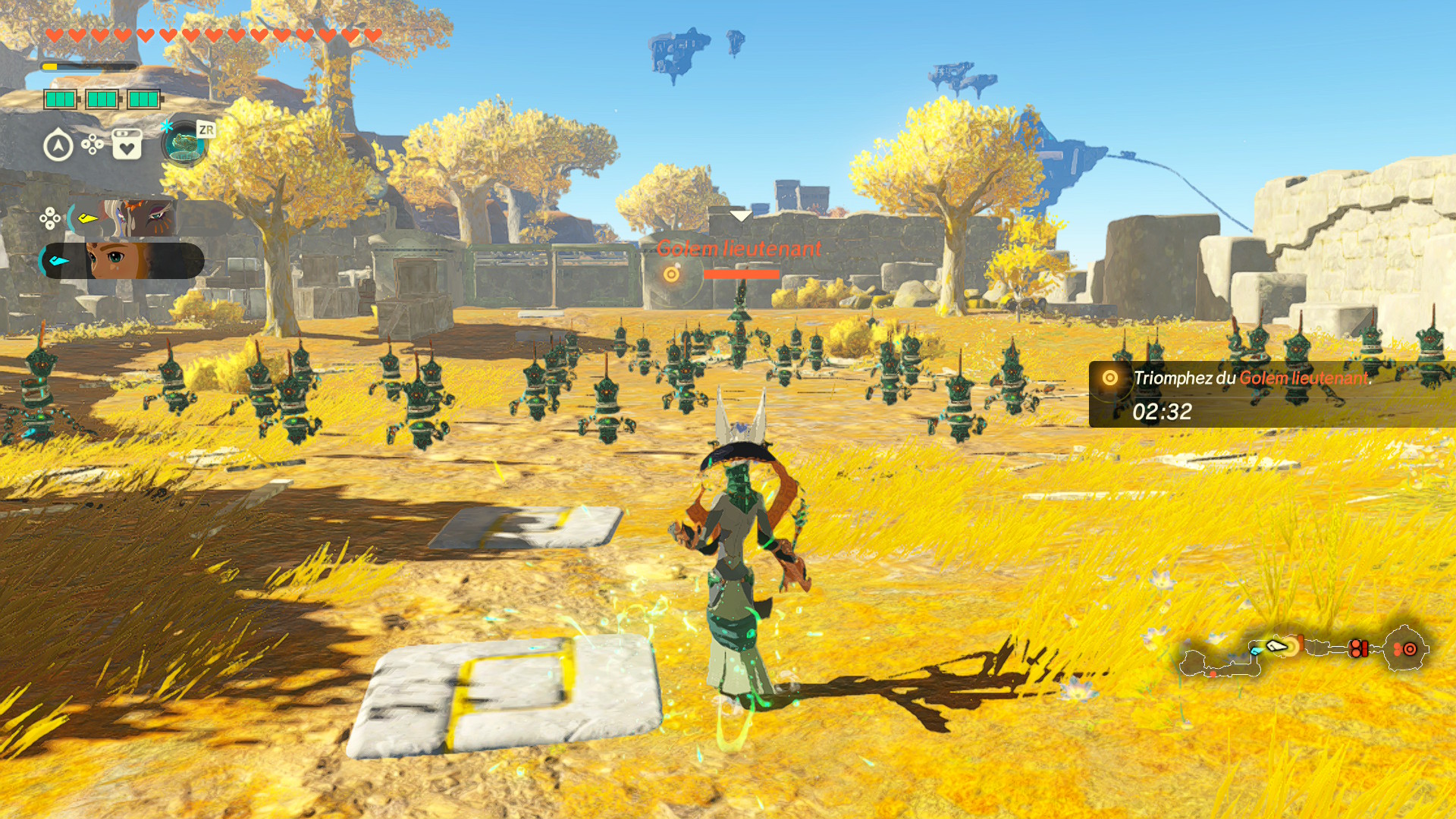Select the orange bullseye target on minimap
1456x819 pixels.
point(1409,649)
